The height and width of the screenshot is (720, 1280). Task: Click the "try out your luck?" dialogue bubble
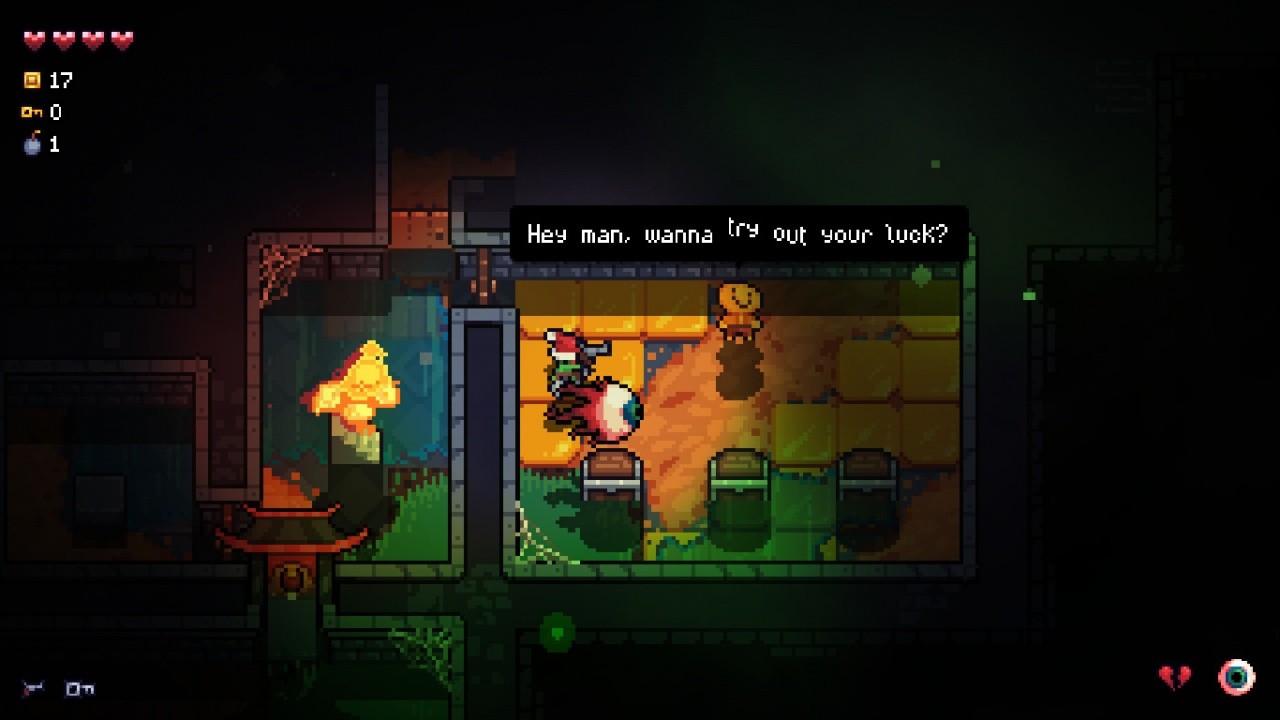(738, 234)
